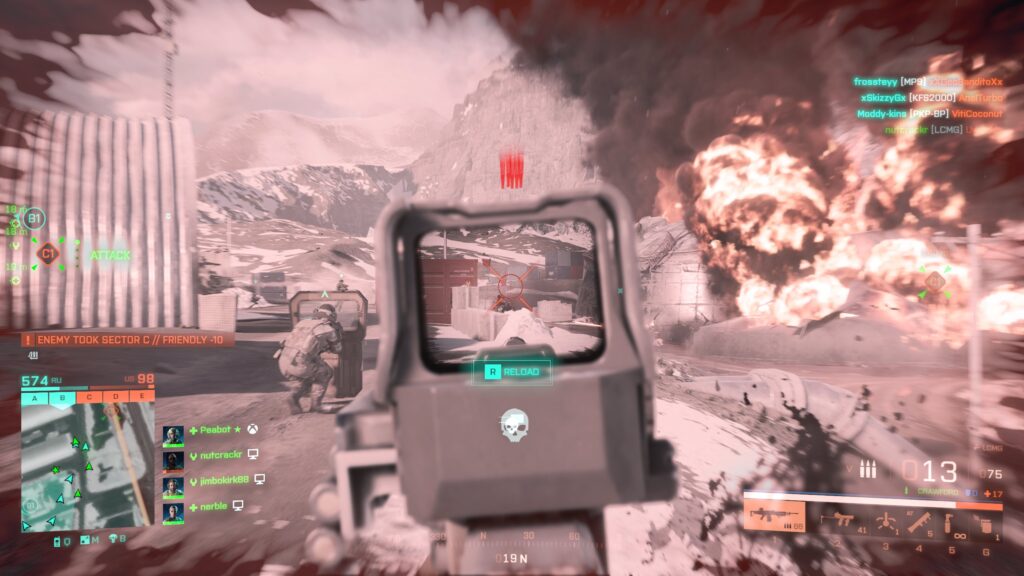The width and height of the screenshot is (1024, 576).
Task: Switch to the sidearm pistol slot
Action: tap(838, 520)
